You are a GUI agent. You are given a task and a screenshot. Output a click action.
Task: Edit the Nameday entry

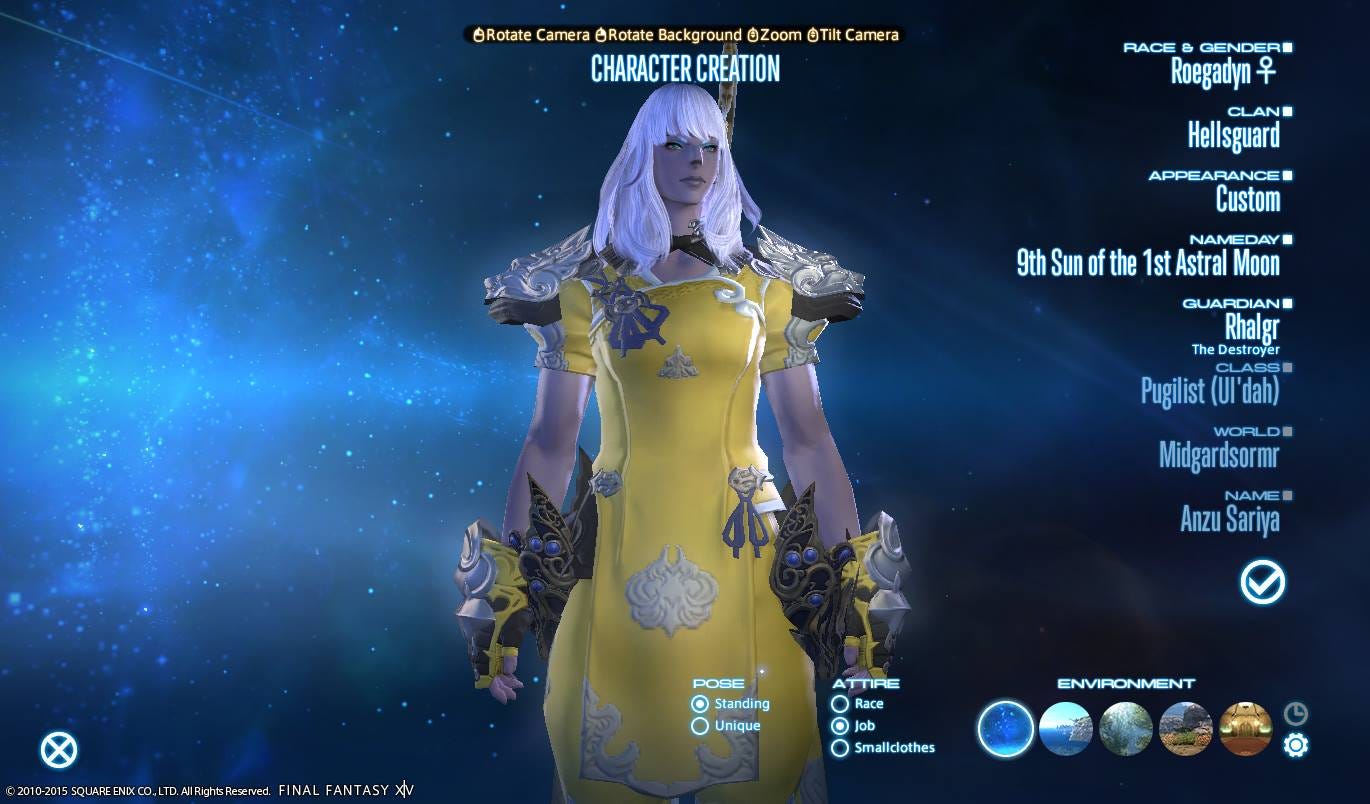tap(1148, 263)
